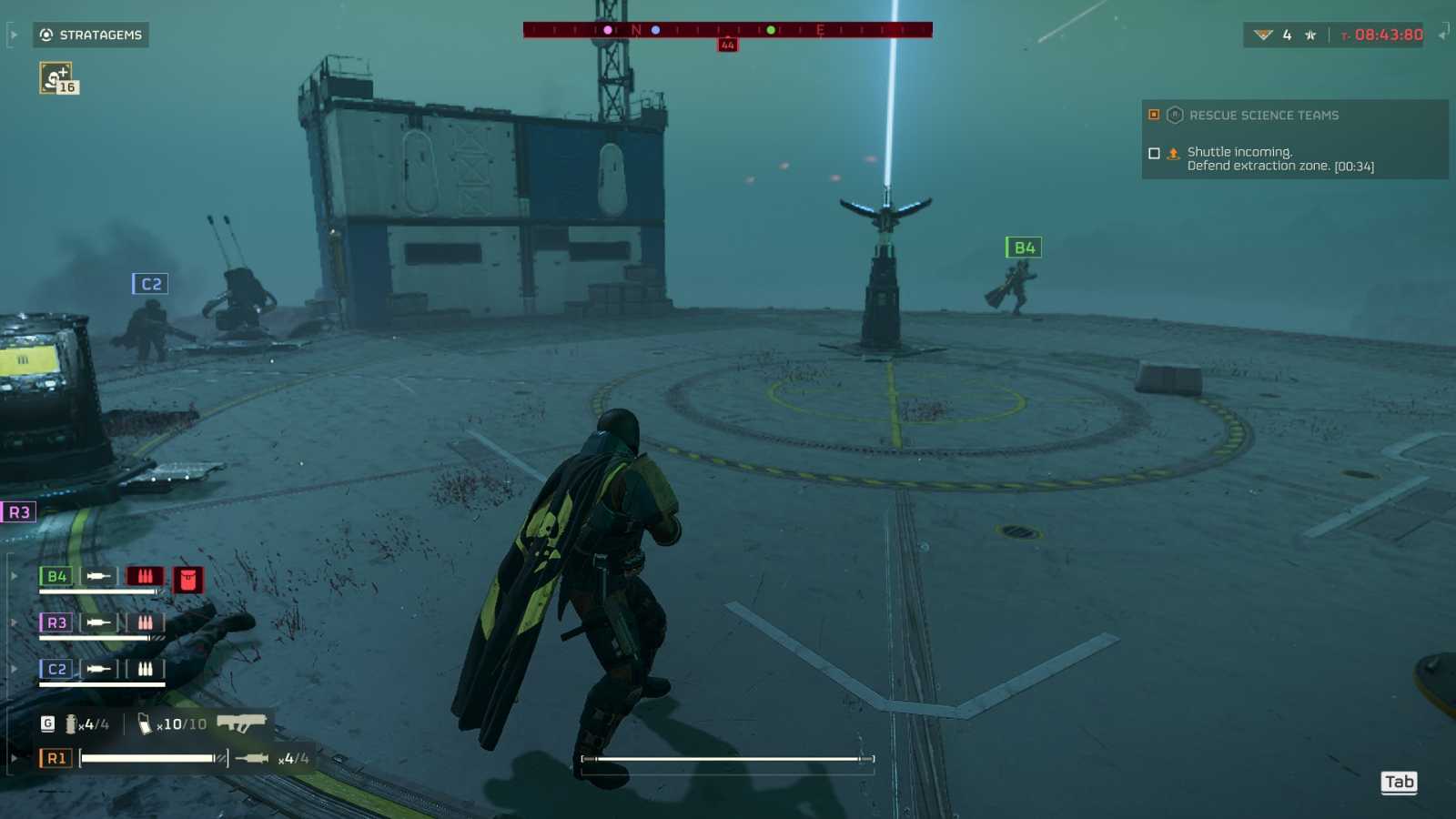Click the Rescue Science Teams objective title
1456x819 pixels.
(x=1265, y=115)
